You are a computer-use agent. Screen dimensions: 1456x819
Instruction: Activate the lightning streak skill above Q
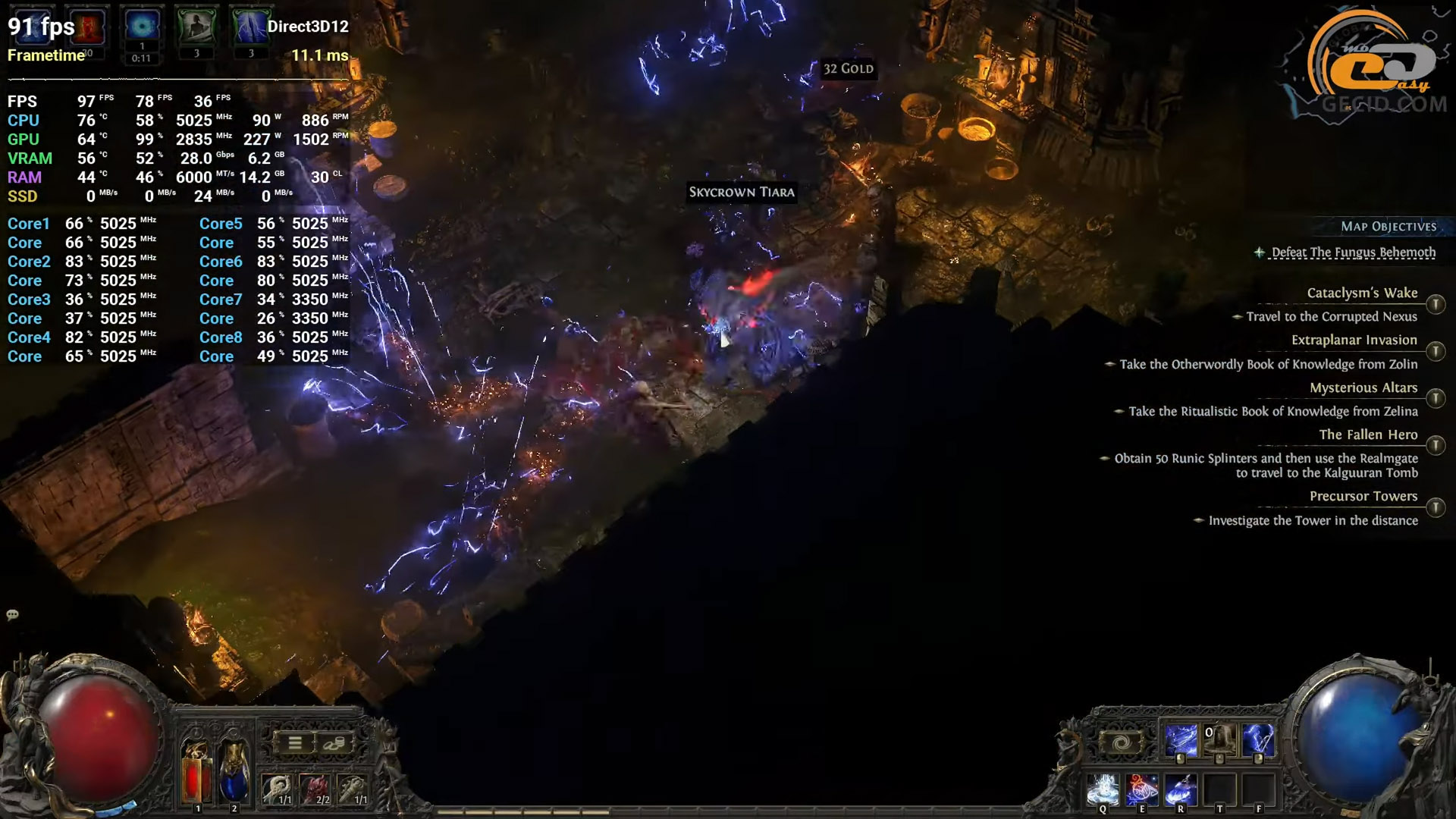tap(1180, 741)
